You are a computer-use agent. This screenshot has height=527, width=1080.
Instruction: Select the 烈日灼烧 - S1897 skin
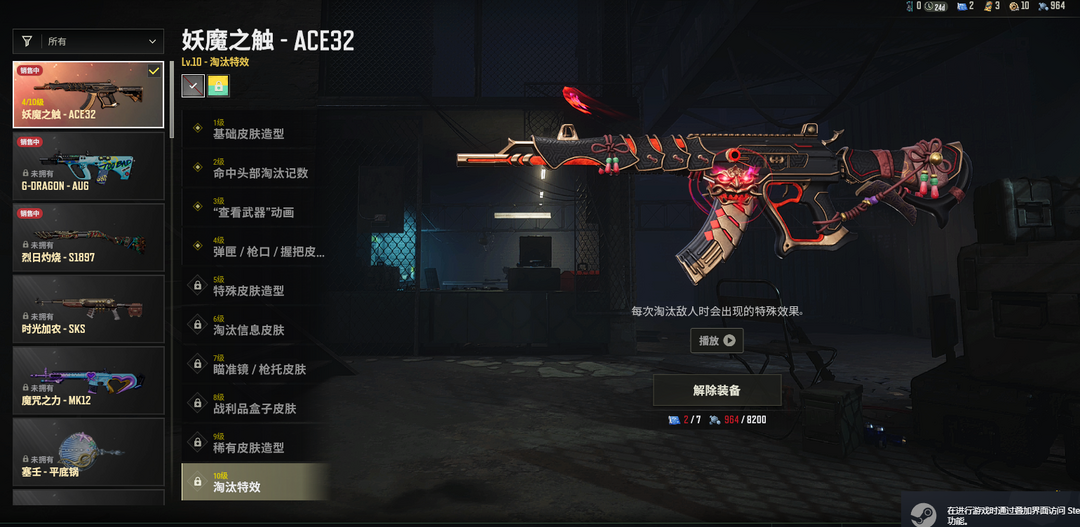(x=88, y=237)
